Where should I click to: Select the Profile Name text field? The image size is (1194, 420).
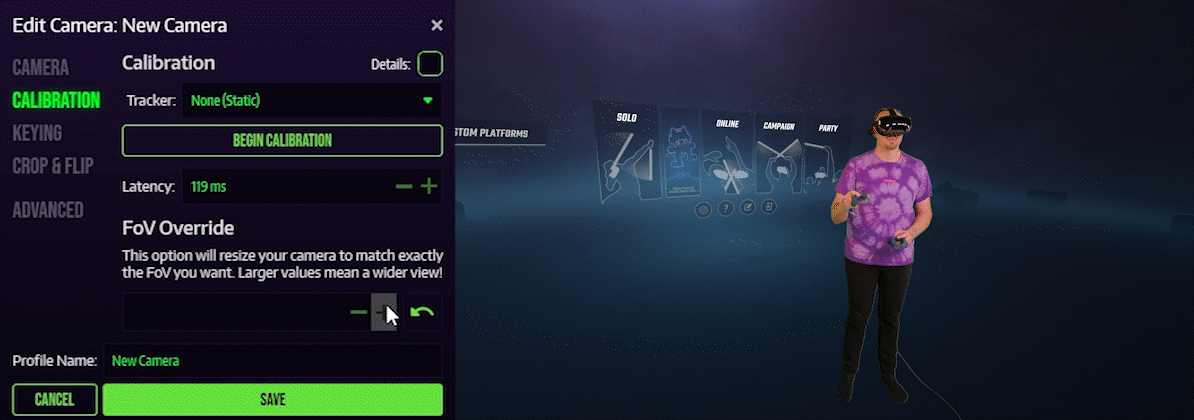(x=273, y=361)
